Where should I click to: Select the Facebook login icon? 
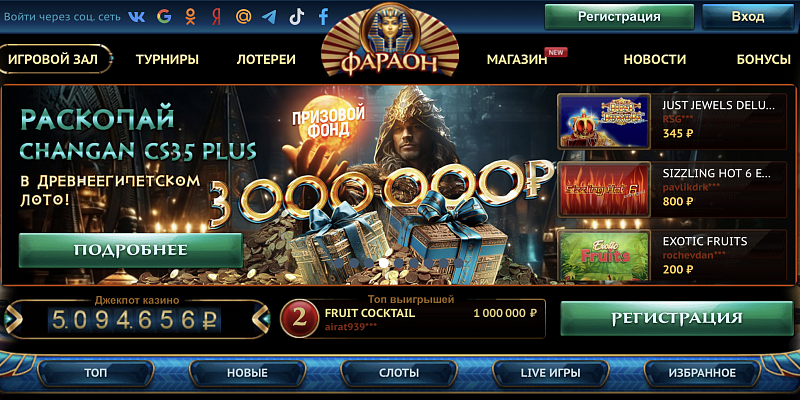click(323, 17)
